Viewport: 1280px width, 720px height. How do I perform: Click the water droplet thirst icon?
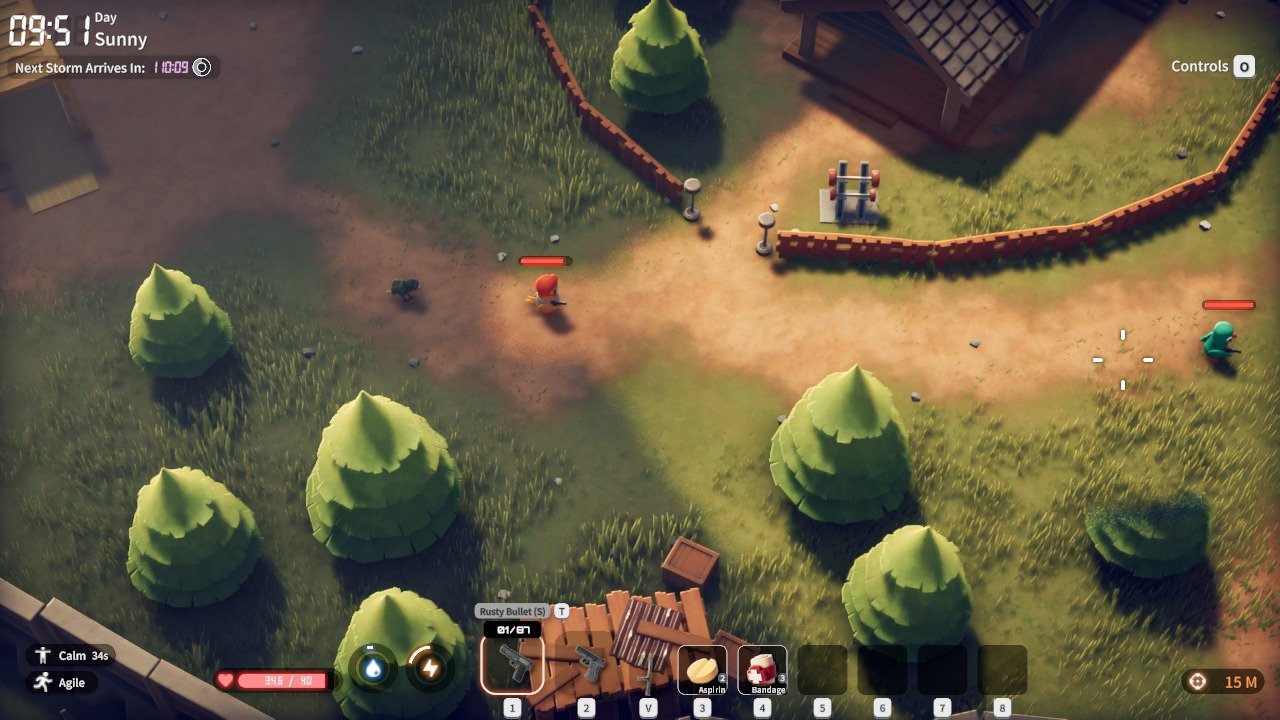(373, 669)
